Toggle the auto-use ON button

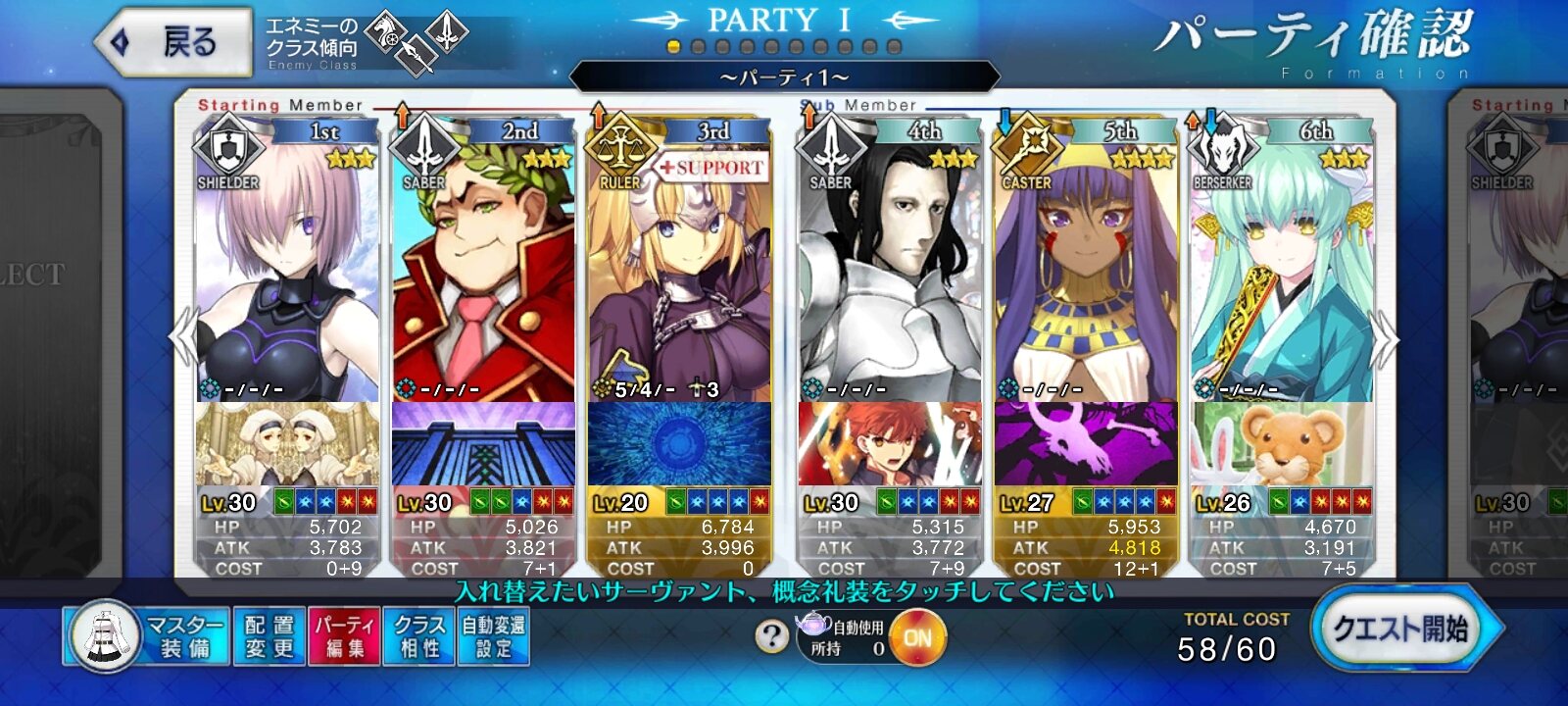coord(917,637)
